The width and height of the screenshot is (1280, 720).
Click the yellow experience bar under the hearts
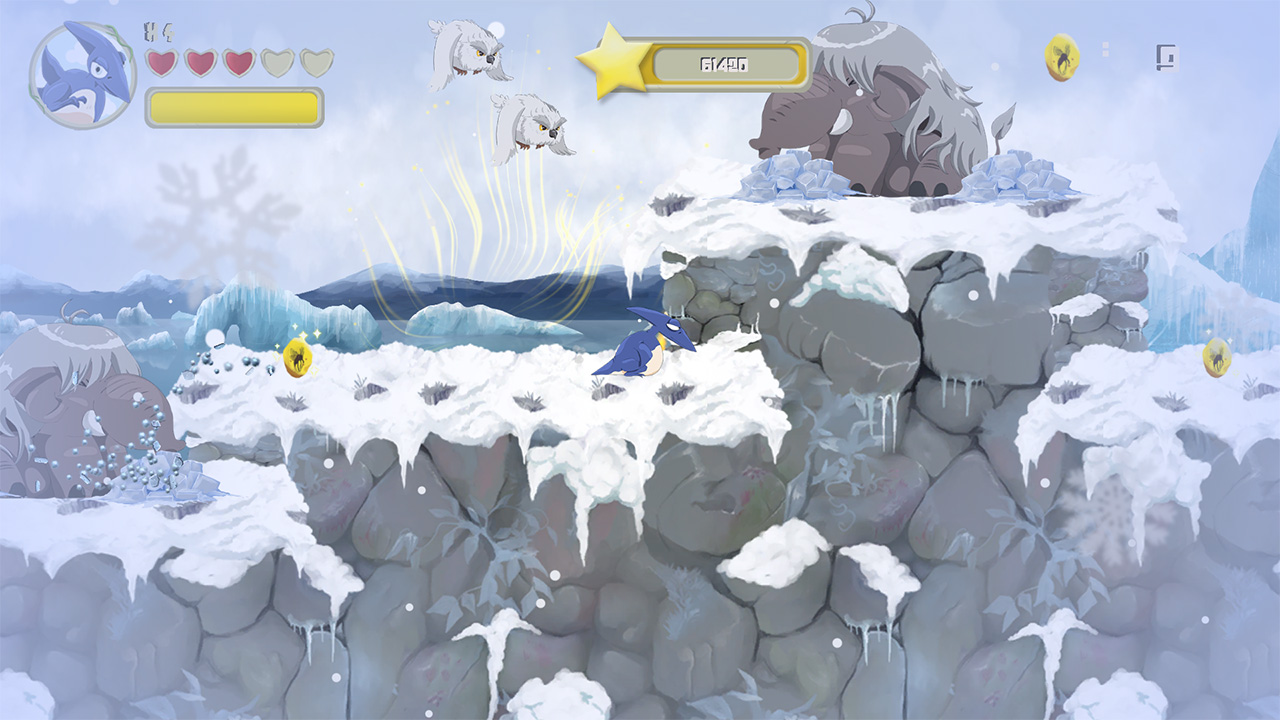pyautogui.click(x=235, y=103)
